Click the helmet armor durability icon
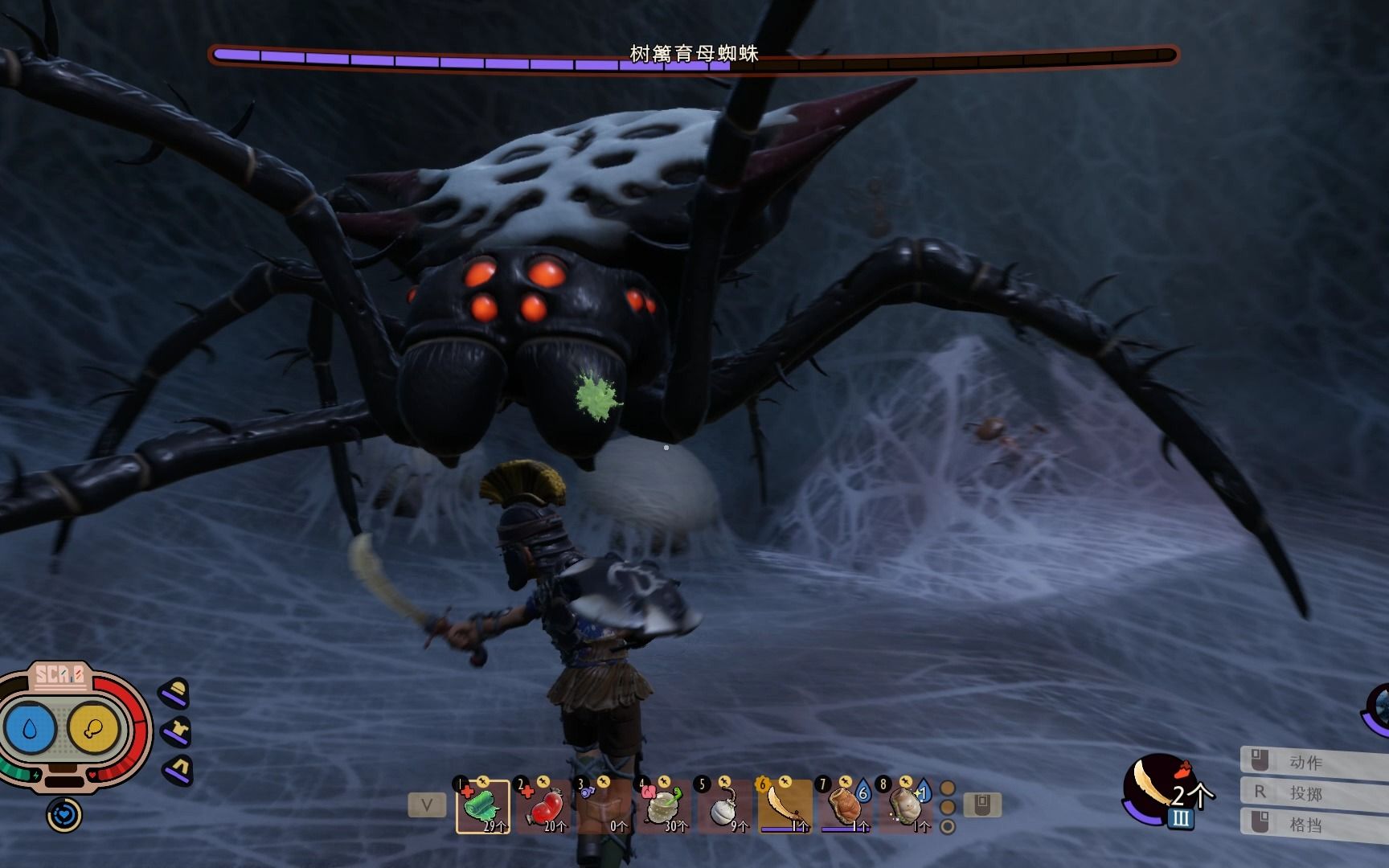The image size is (1389, 868). tap(176, 693)
